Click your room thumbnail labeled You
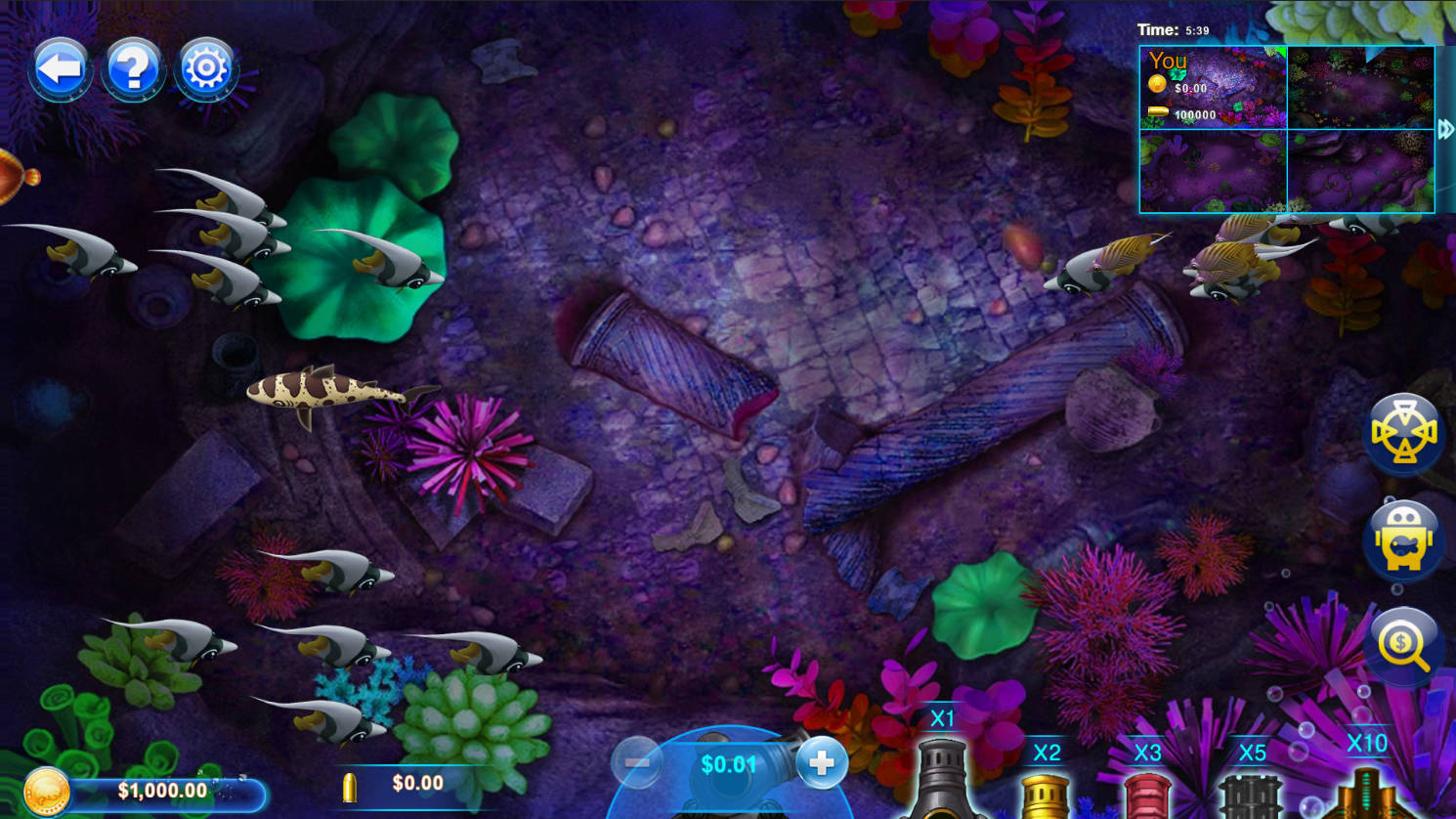The height and width of the screenshot is (819, 1456). click(x=1212, y=86)
